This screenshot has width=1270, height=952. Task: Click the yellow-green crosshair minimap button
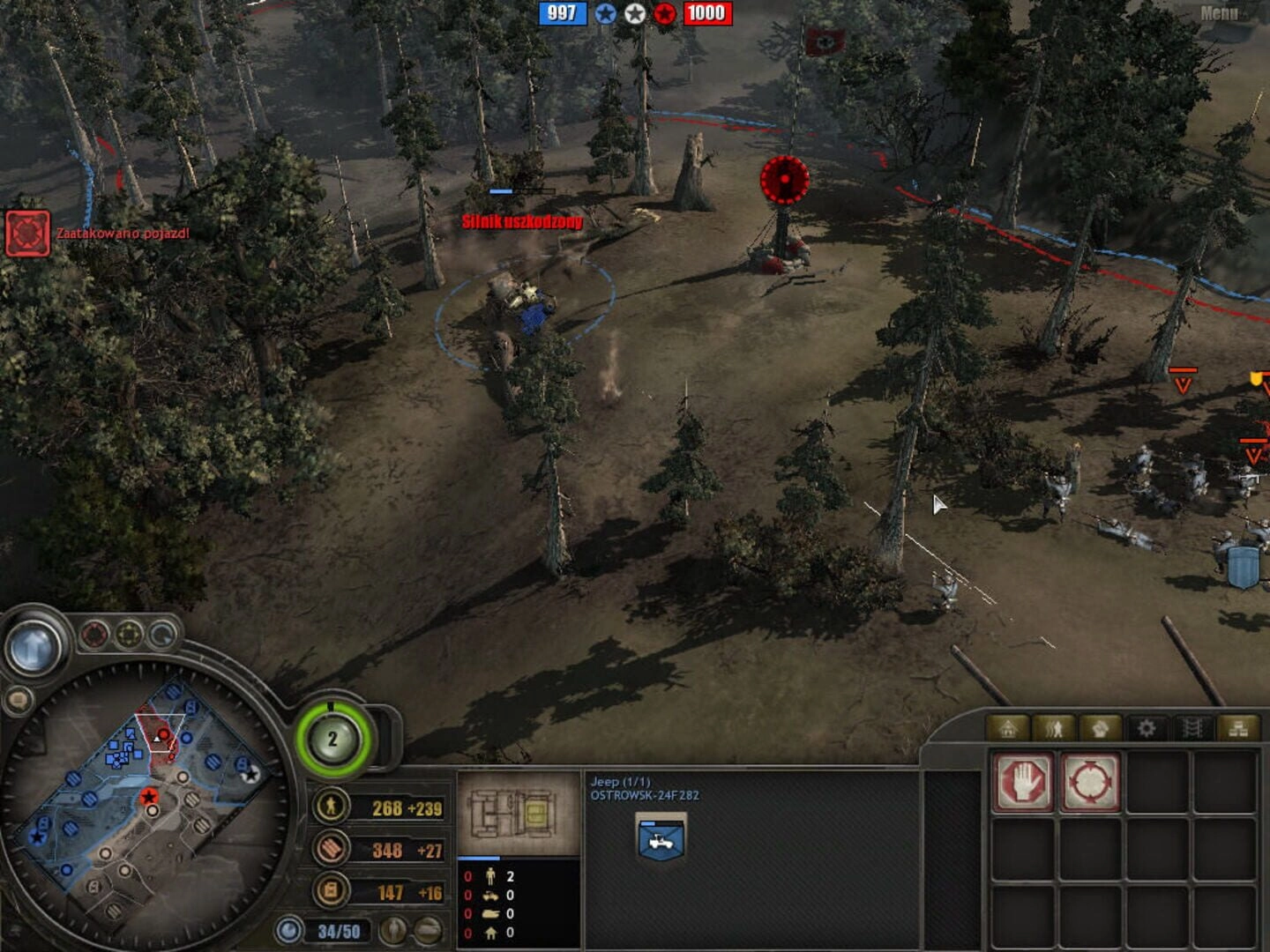pos(129,634)
